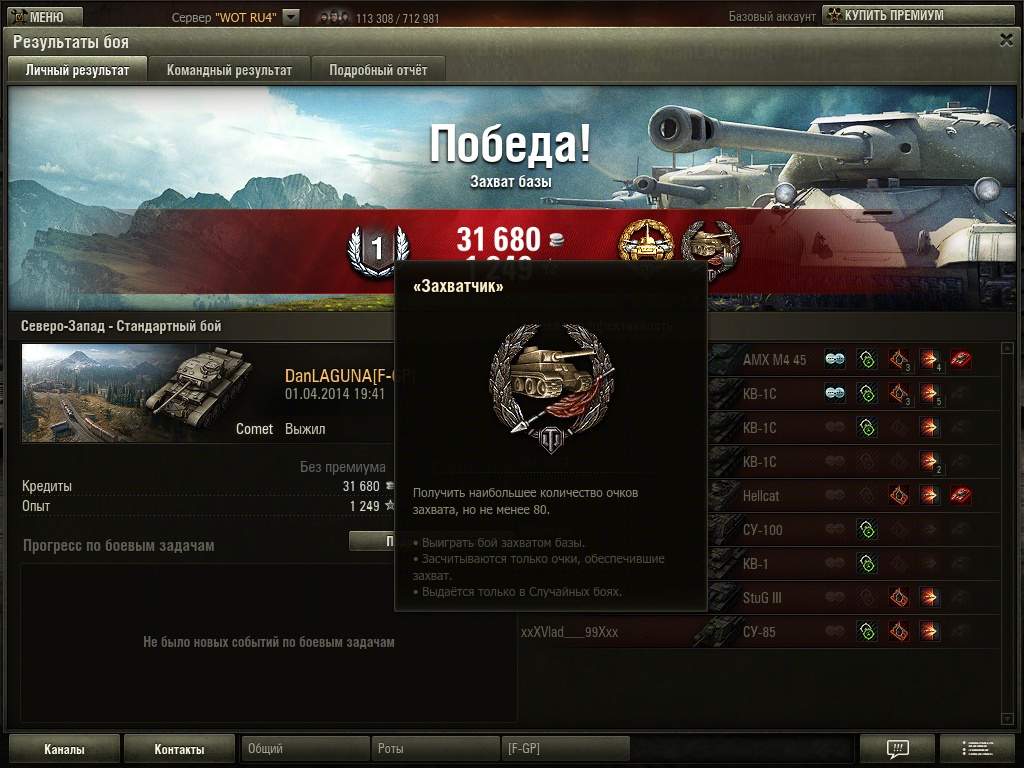The height and width of the screenshot is (768, 1024).
Task: Open the Каналы button
Action: tap(64, 749)
